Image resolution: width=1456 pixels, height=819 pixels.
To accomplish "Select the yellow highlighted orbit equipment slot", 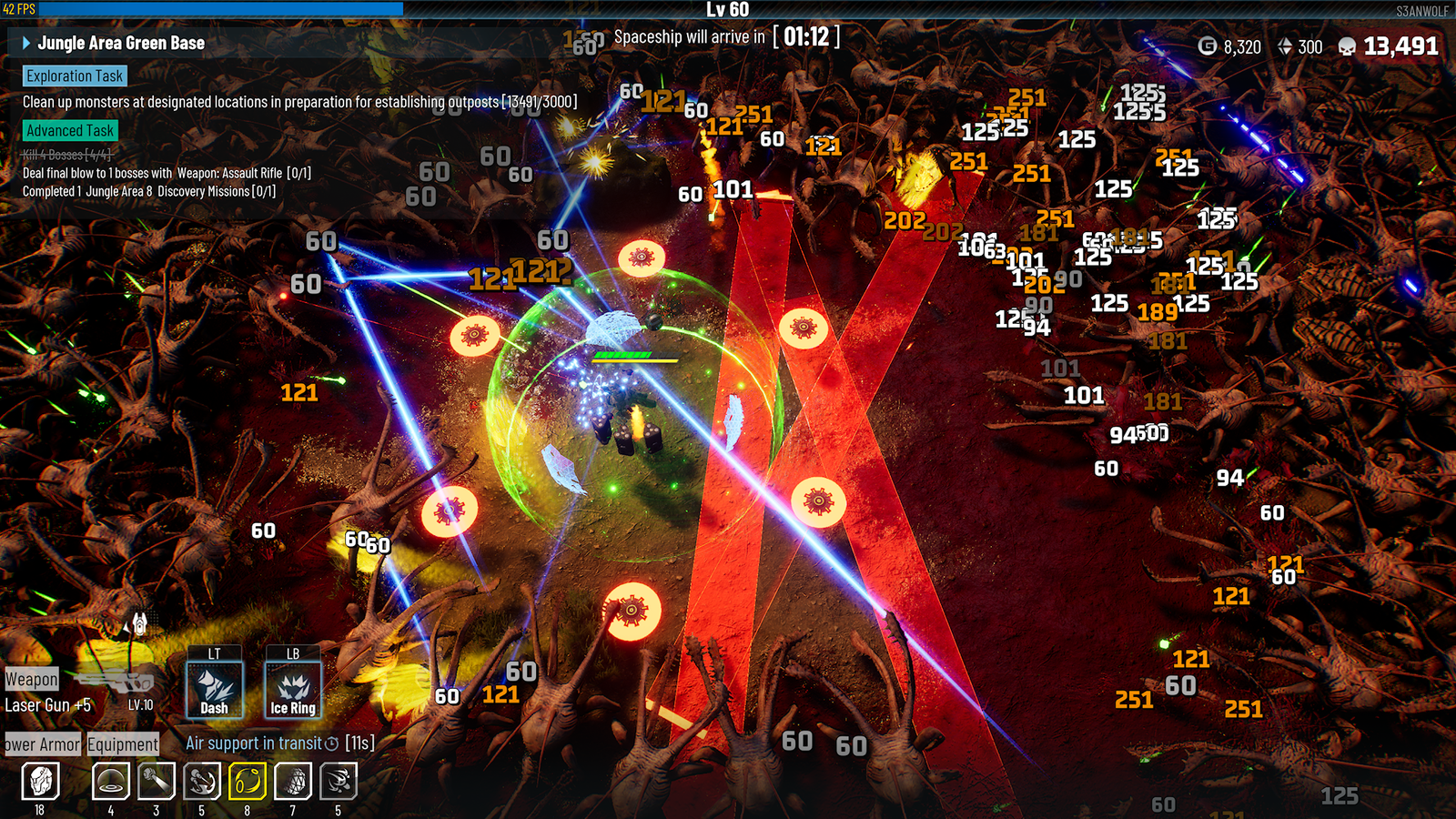I will (x=248, y=781).
